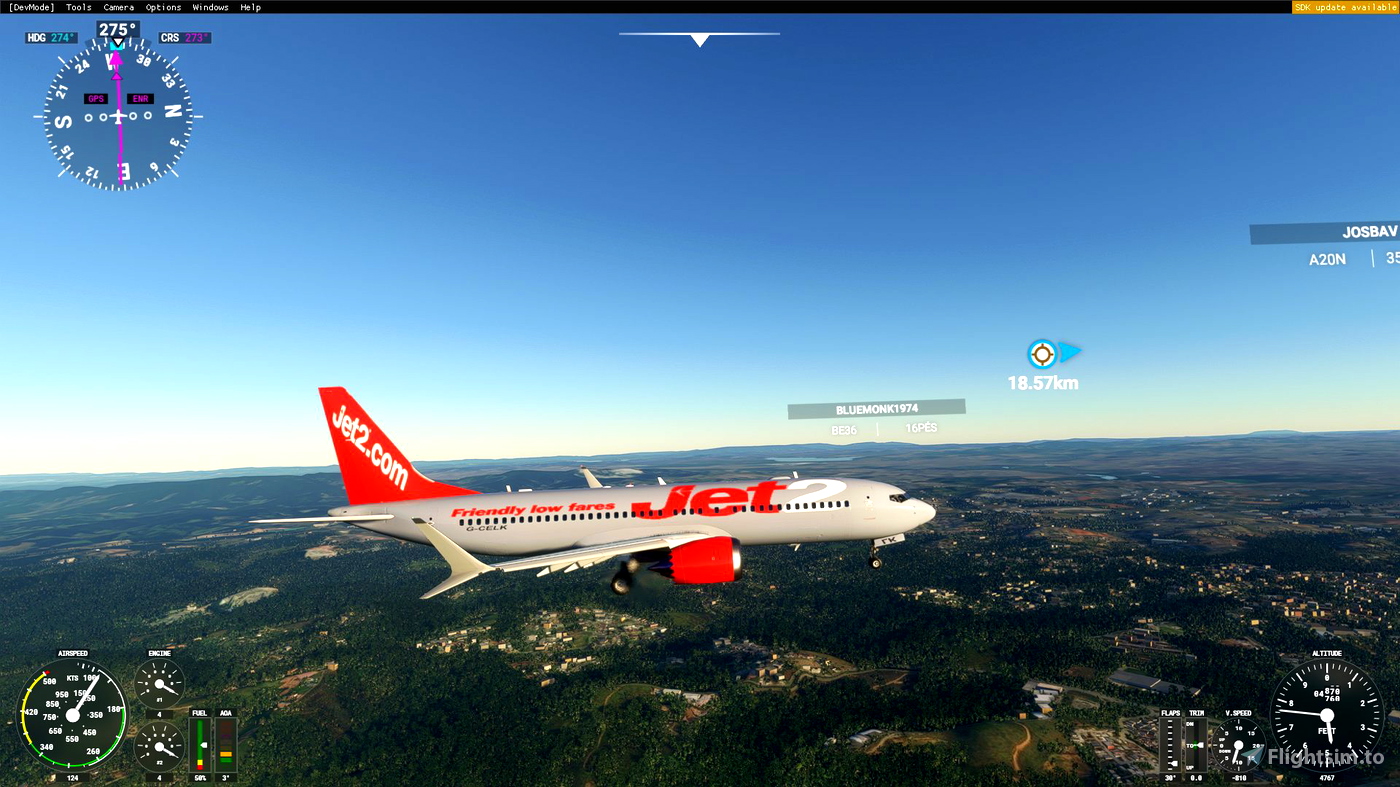Click the waypoint marker icon showing 18.57km
The width and height of the screenshot is (1400, 787).
[x=1041, y=353]
